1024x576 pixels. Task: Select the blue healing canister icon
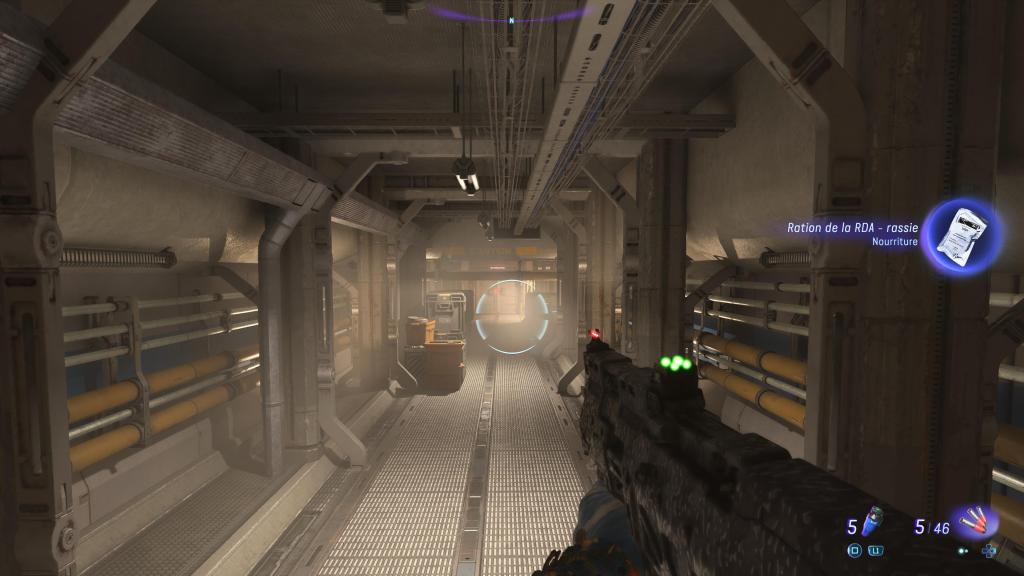coord(873,521)
